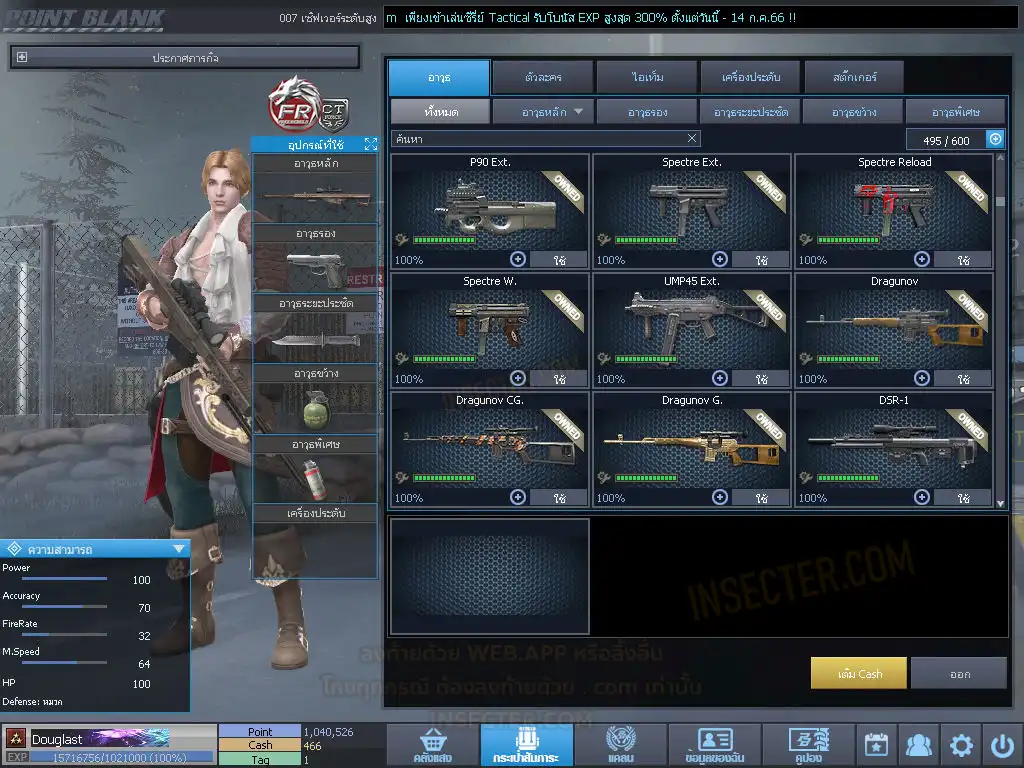Click the เติม Cash top-up button

coord(858,673)
